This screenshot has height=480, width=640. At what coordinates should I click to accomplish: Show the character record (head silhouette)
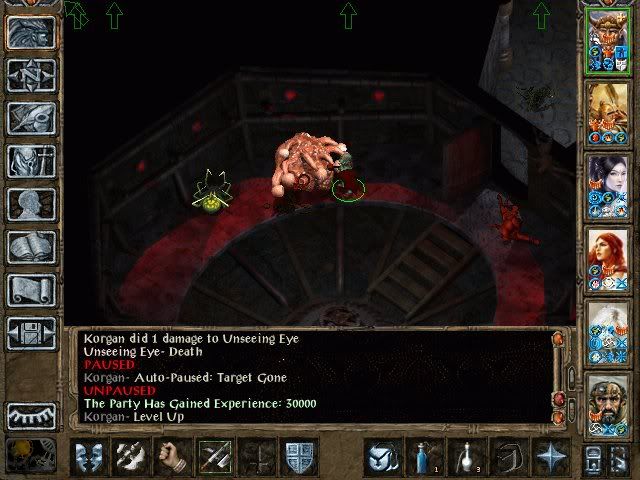pyautogui.click(x=31, y=204)
